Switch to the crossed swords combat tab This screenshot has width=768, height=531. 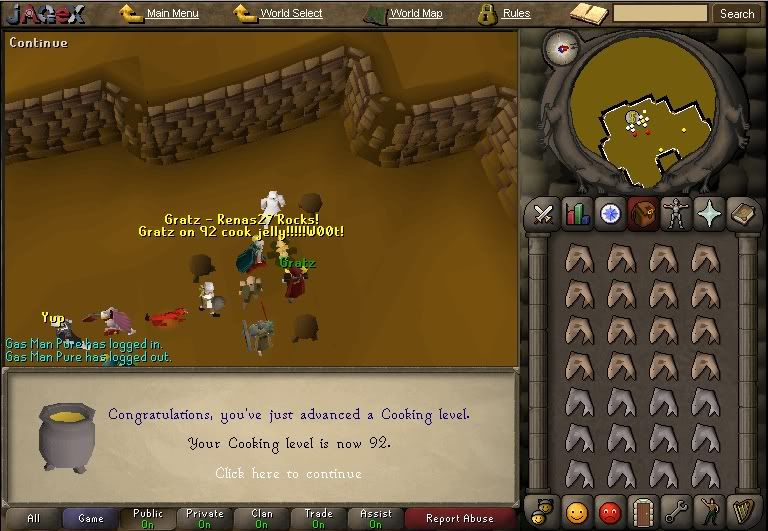tap(544, 213)
